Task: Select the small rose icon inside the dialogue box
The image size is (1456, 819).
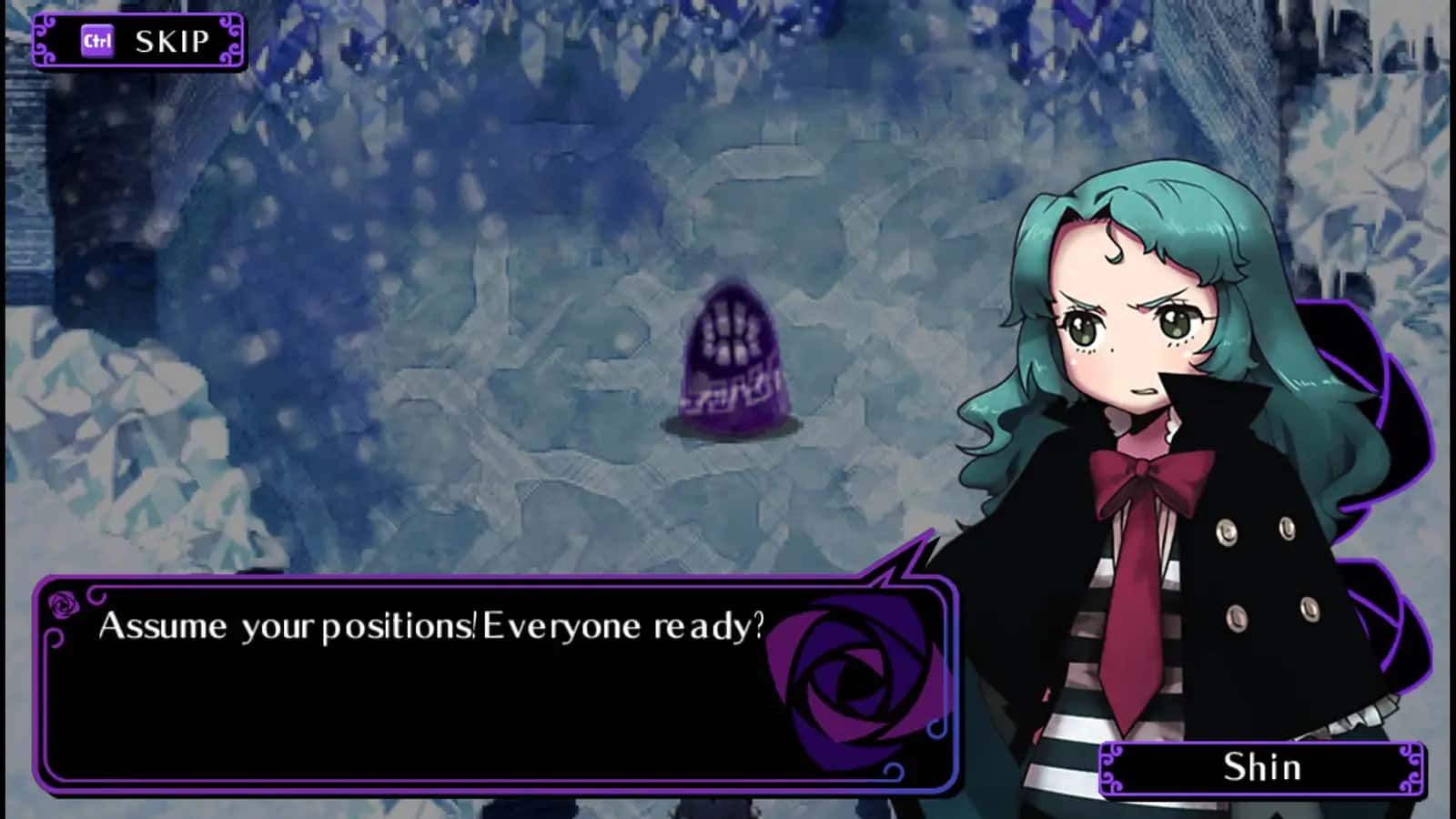Action: pyautogui.click(x=62, y=604)
